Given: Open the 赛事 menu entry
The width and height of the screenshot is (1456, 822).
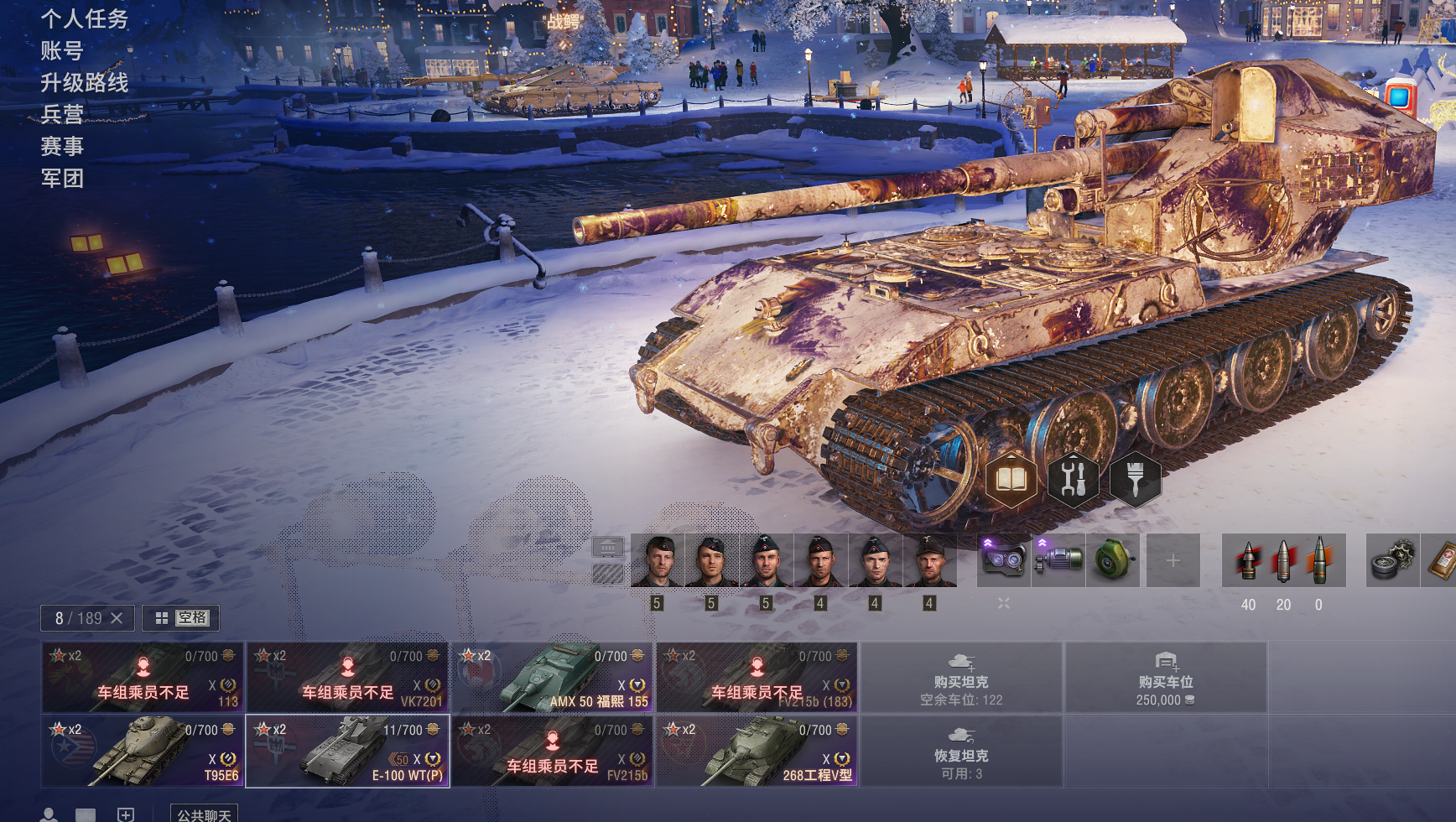Looking at the screenshot, I should 62,146.
